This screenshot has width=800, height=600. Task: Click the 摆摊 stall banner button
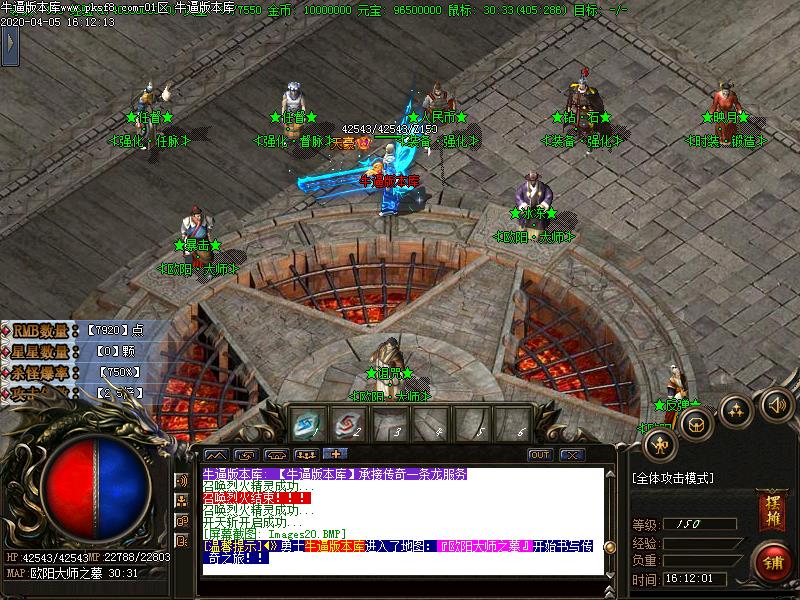point(770,510)
